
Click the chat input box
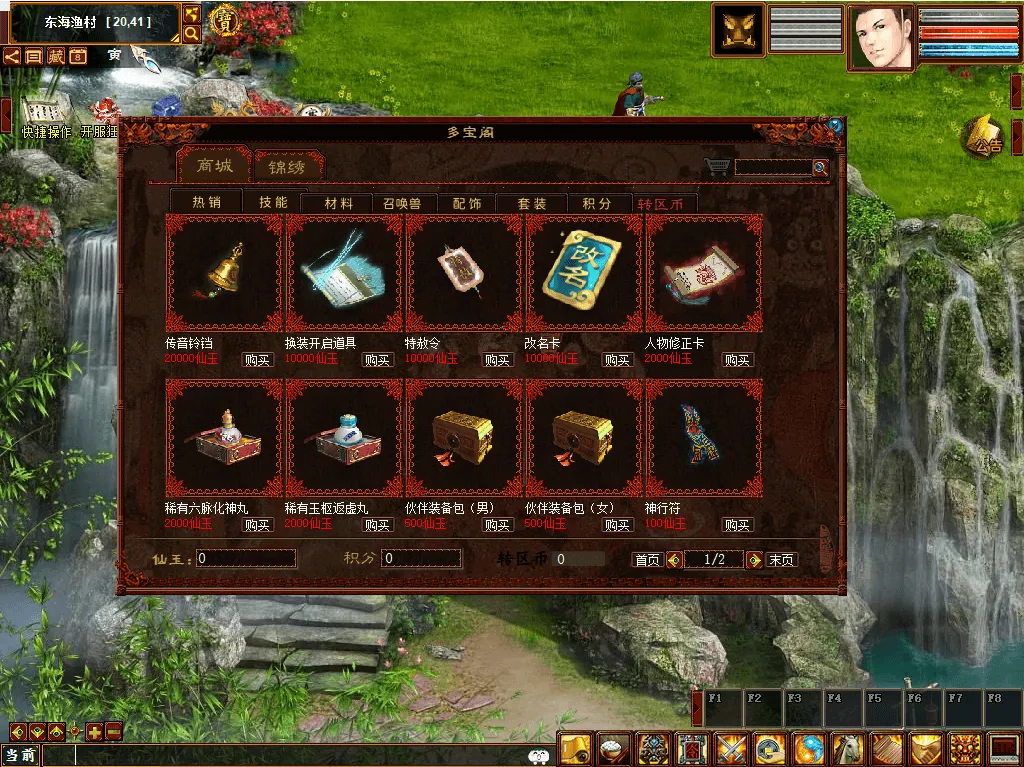(280, 756)
